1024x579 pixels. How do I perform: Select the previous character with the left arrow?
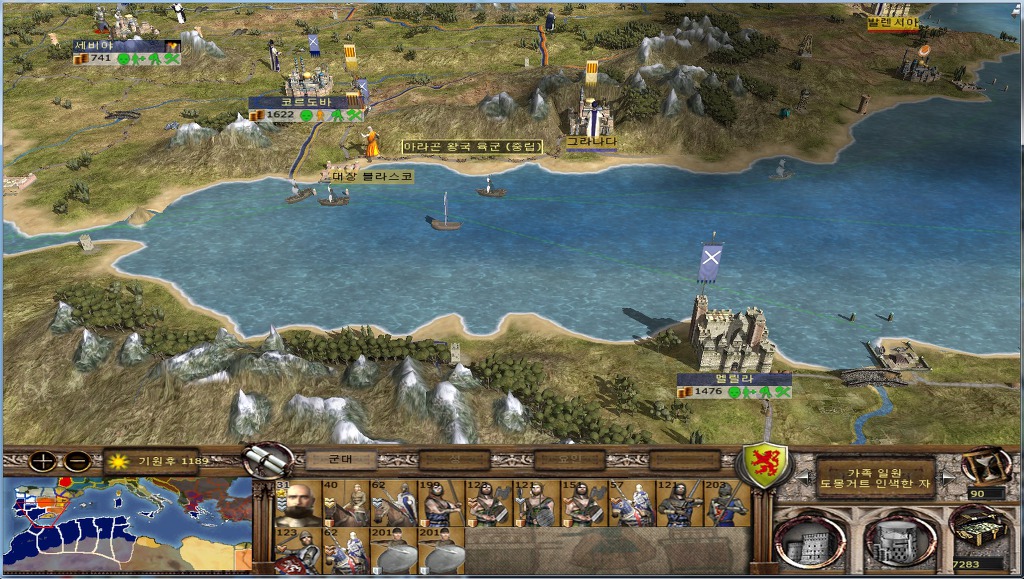pyautogui.click(x=805, y=479)
